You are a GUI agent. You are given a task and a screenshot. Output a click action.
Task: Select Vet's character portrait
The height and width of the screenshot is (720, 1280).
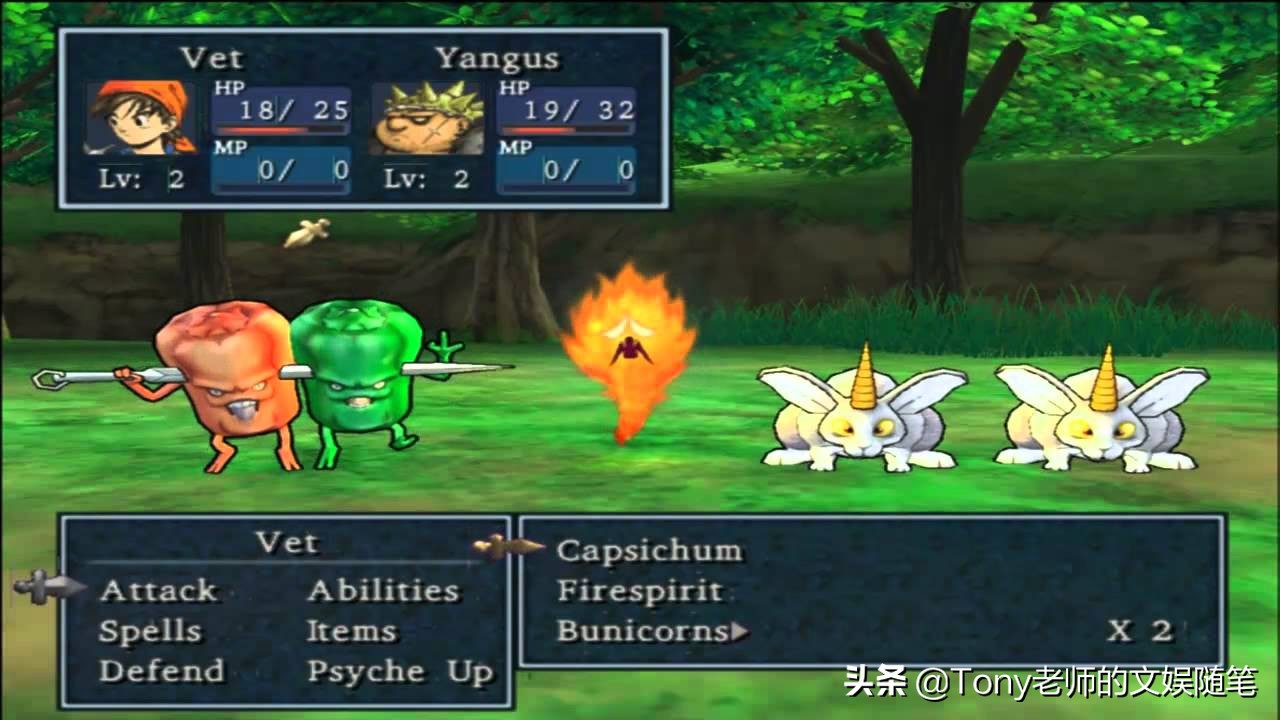141,118
